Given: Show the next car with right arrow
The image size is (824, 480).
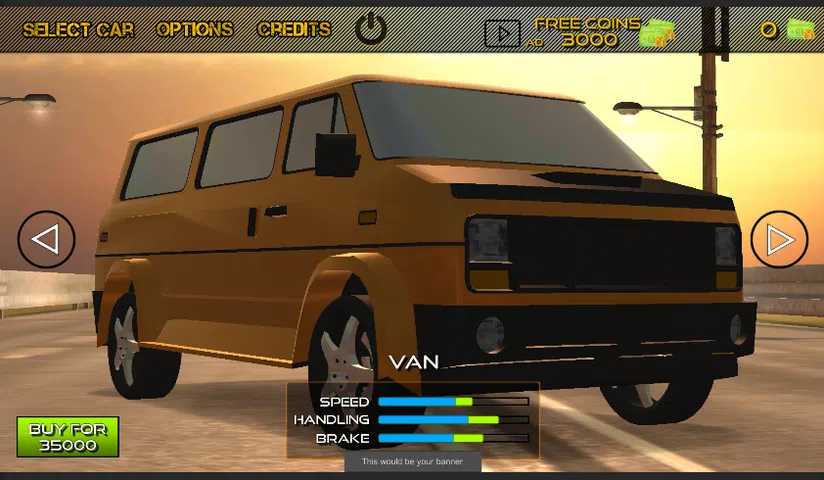Looking at the screenshot, I should point(779,239).
